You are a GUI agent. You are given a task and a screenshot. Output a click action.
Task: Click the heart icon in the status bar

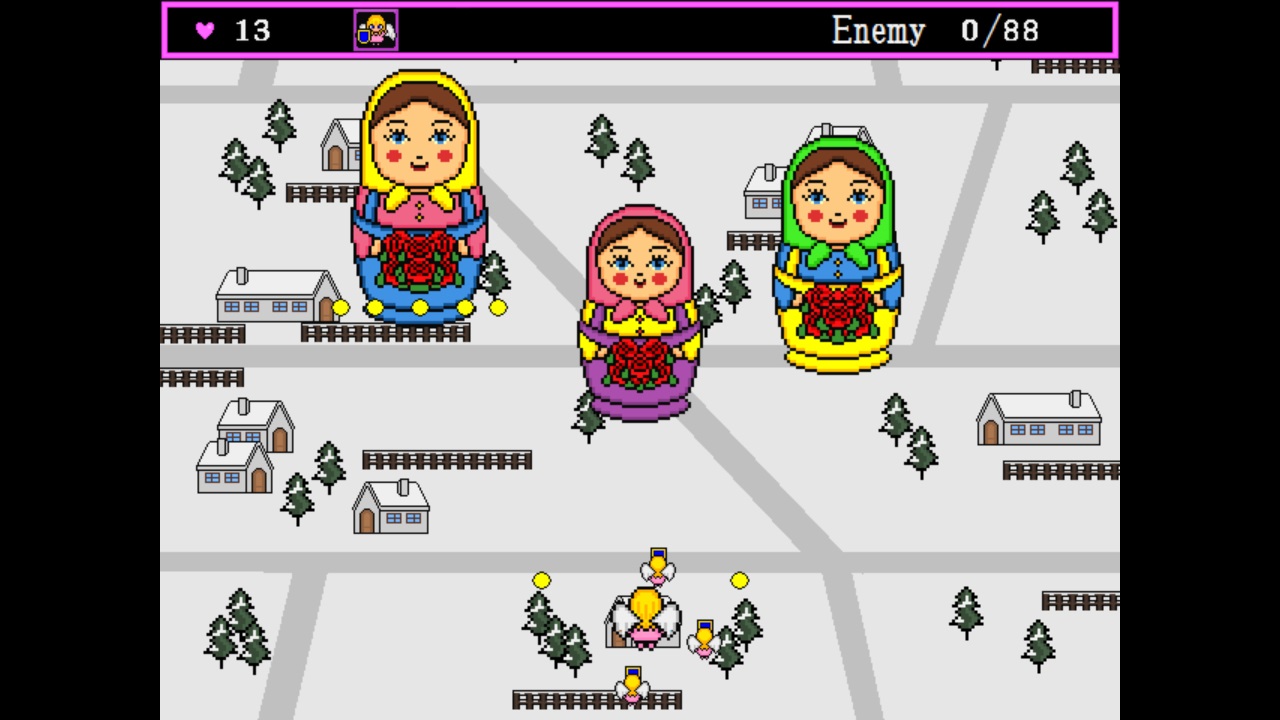pyautogui.click(x=205, y=31)
